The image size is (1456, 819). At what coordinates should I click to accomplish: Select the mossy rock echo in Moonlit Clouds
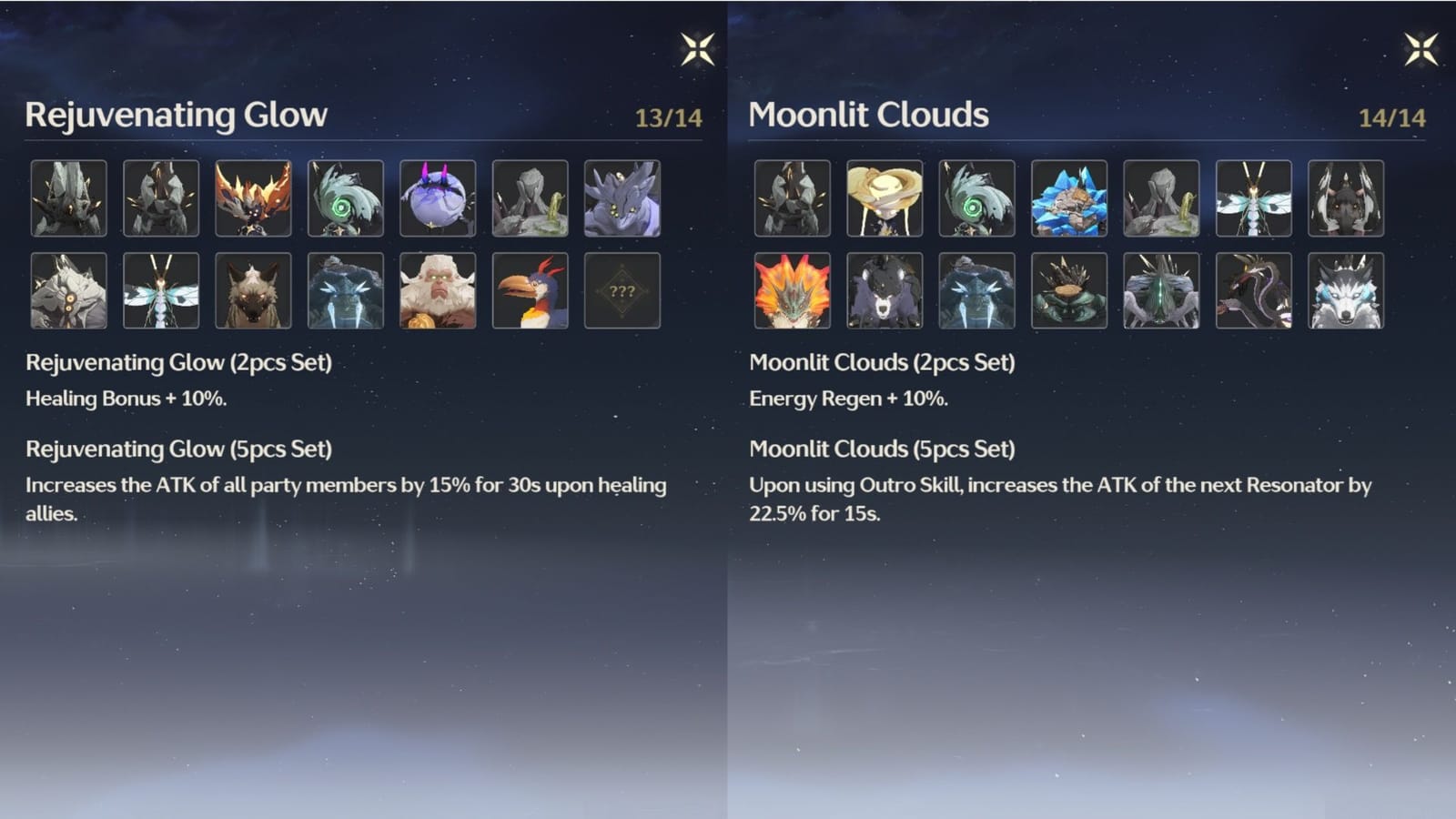coord(1161,197)
